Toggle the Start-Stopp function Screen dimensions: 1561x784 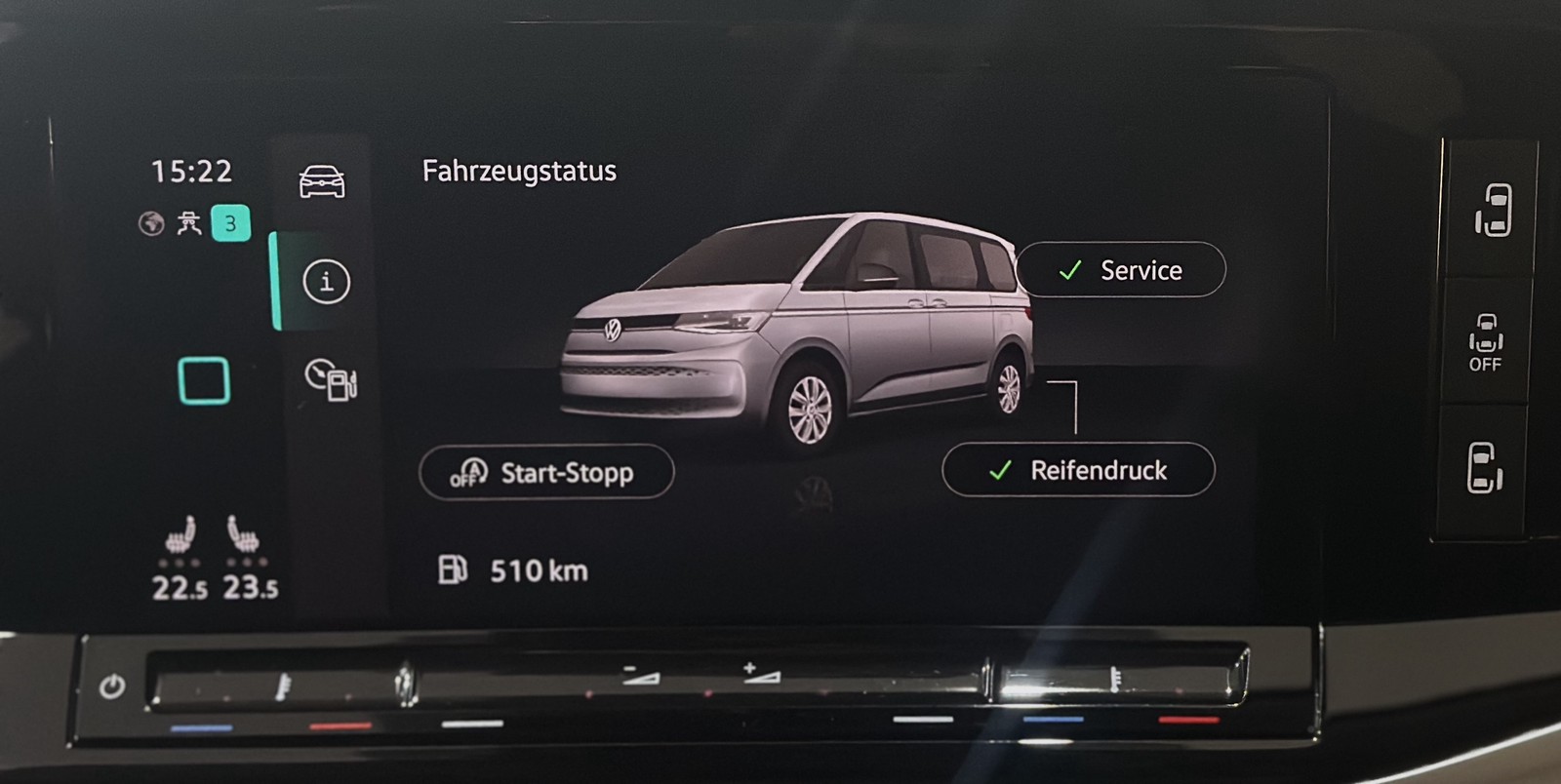pyautogui.click(x=546, y=473)
